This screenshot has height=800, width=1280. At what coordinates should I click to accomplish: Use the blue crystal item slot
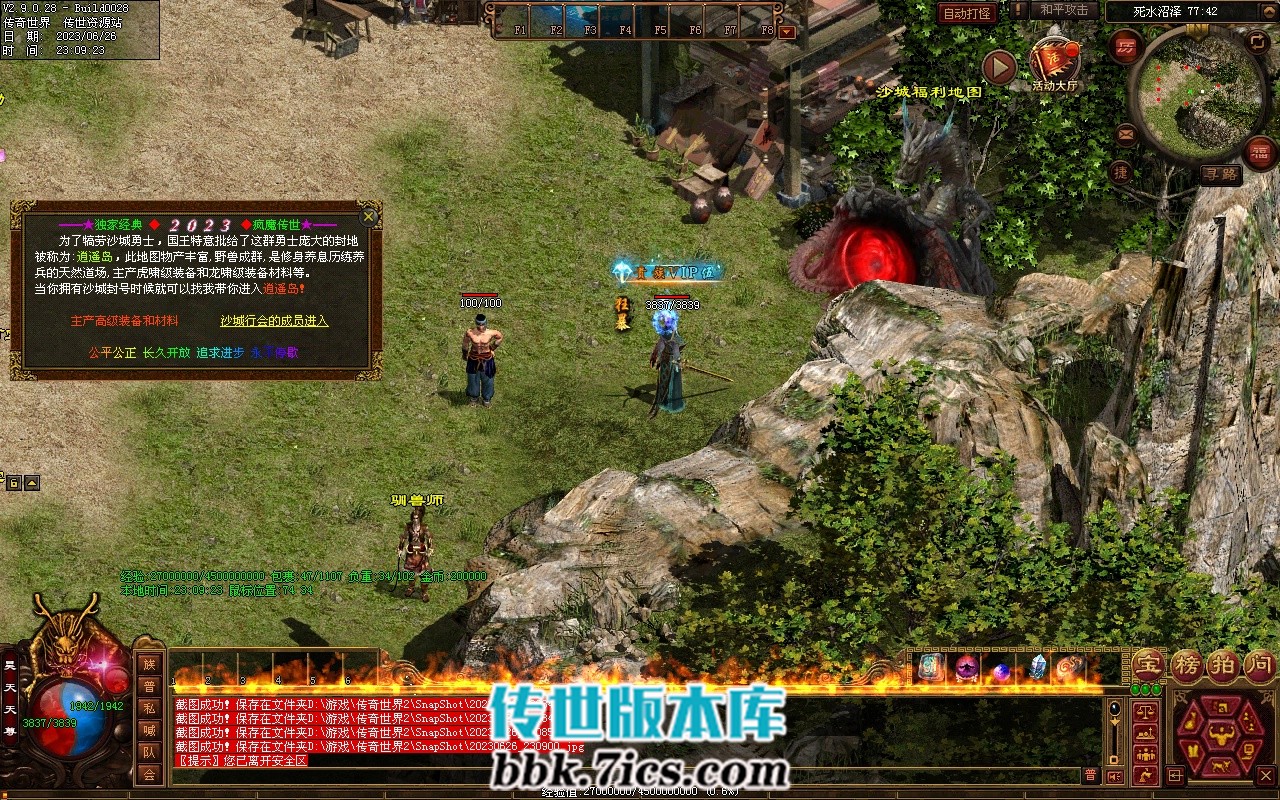tap(1037, 668)
